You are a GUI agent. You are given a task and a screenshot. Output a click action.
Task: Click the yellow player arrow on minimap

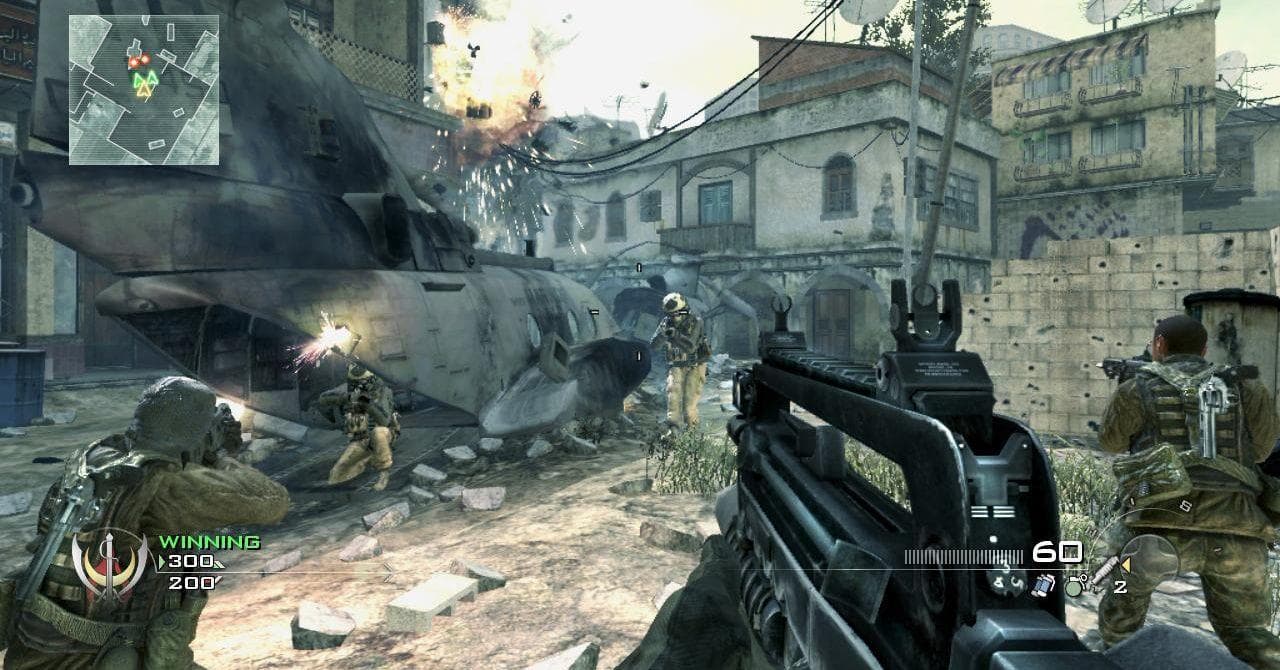(145, 91)
